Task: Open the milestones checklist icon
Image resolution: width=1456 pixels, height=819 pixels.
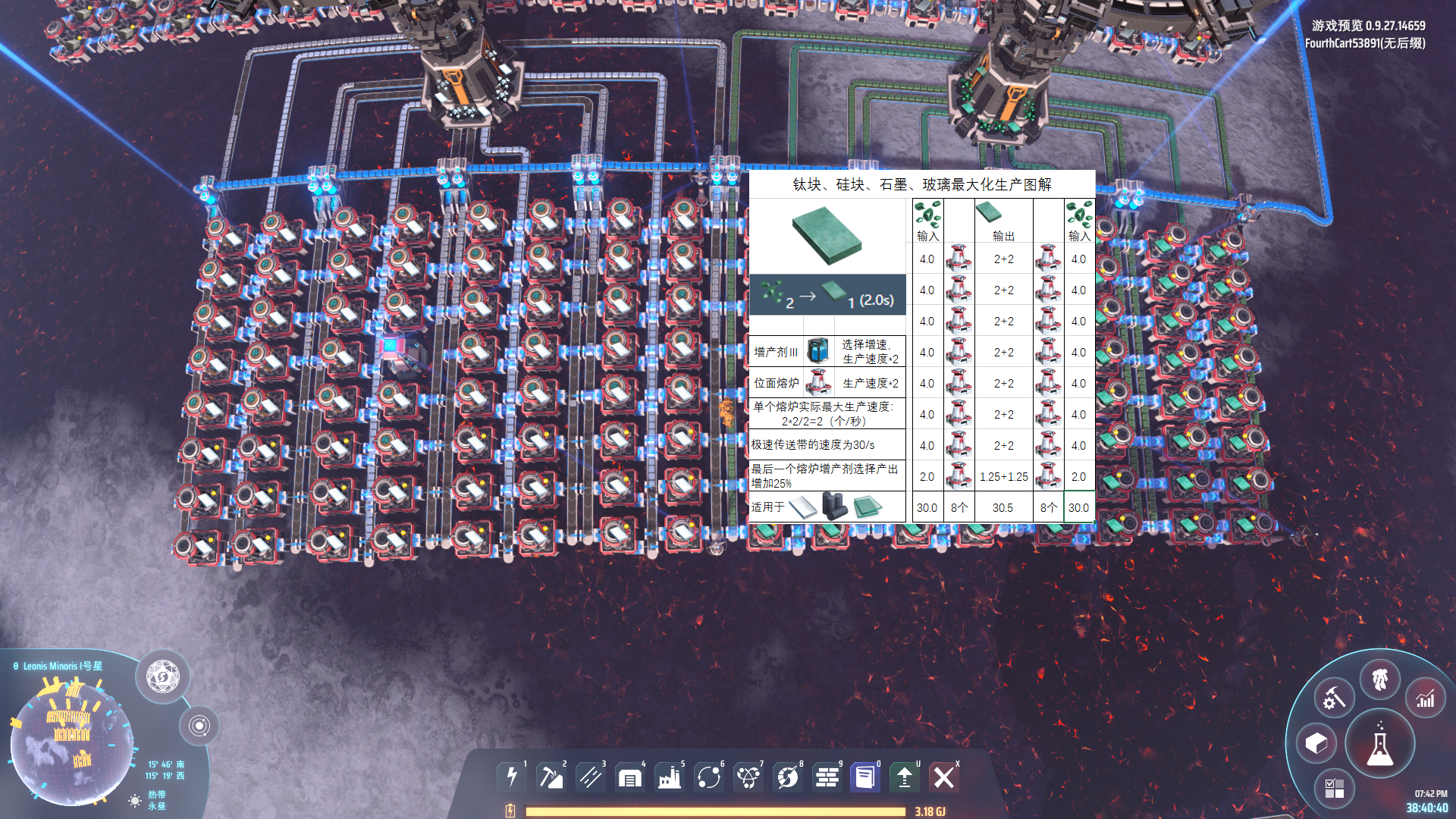Action: tap(1336, 787)
